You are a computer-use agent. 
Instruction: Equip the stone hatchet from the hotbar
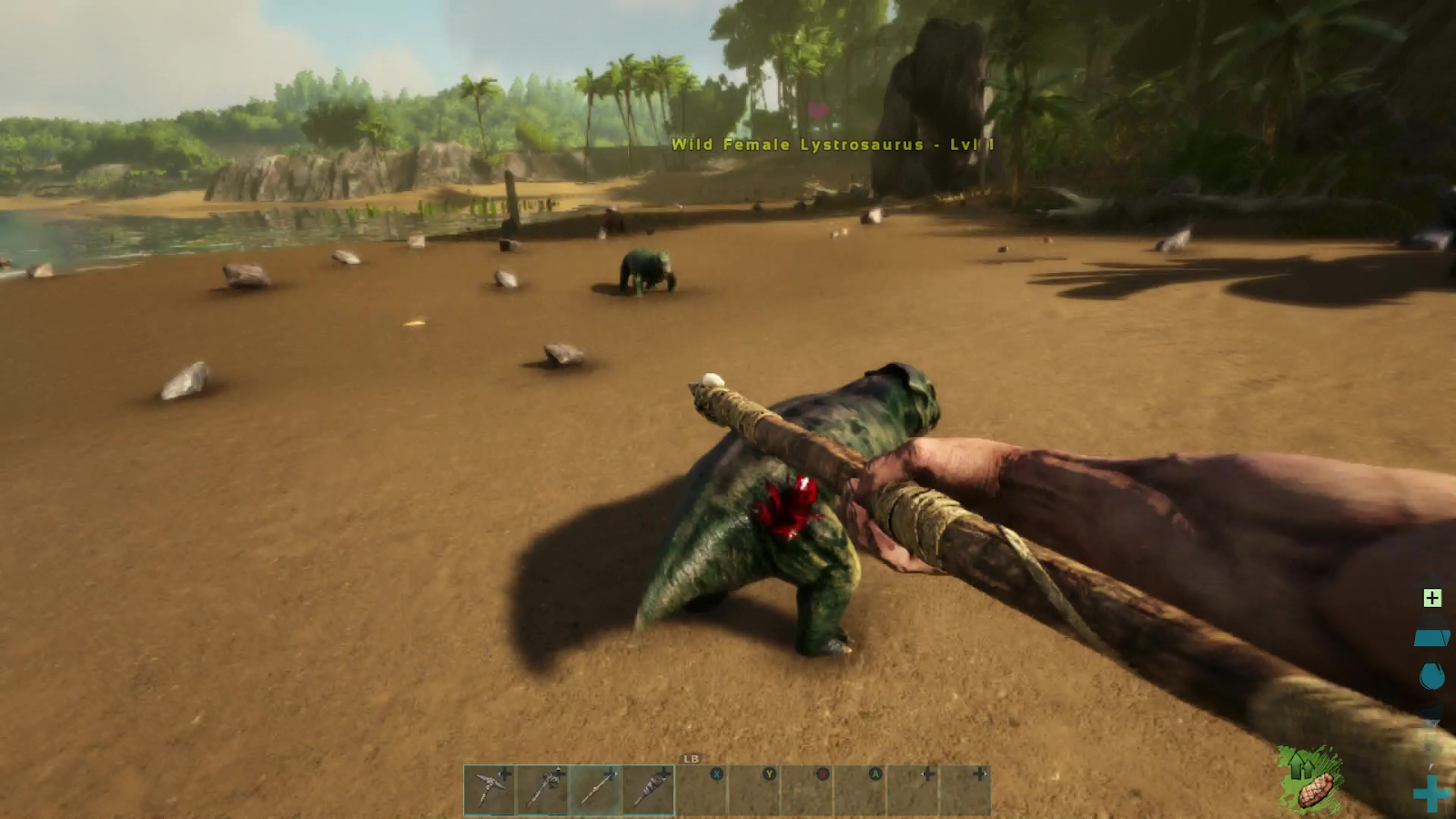[x=543, y=789]
